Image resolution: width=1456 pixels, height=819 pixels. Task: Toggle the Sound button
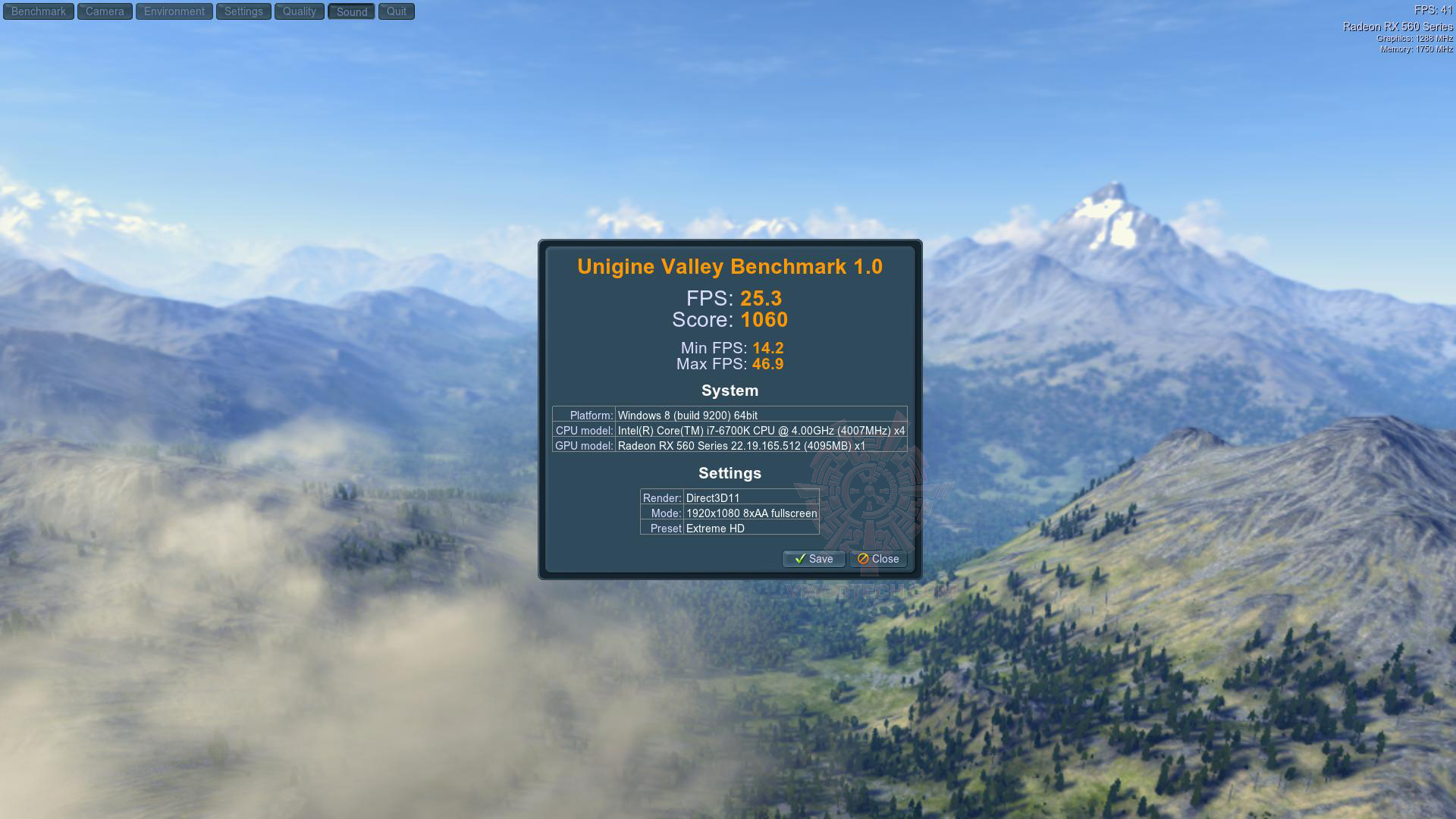351,11
